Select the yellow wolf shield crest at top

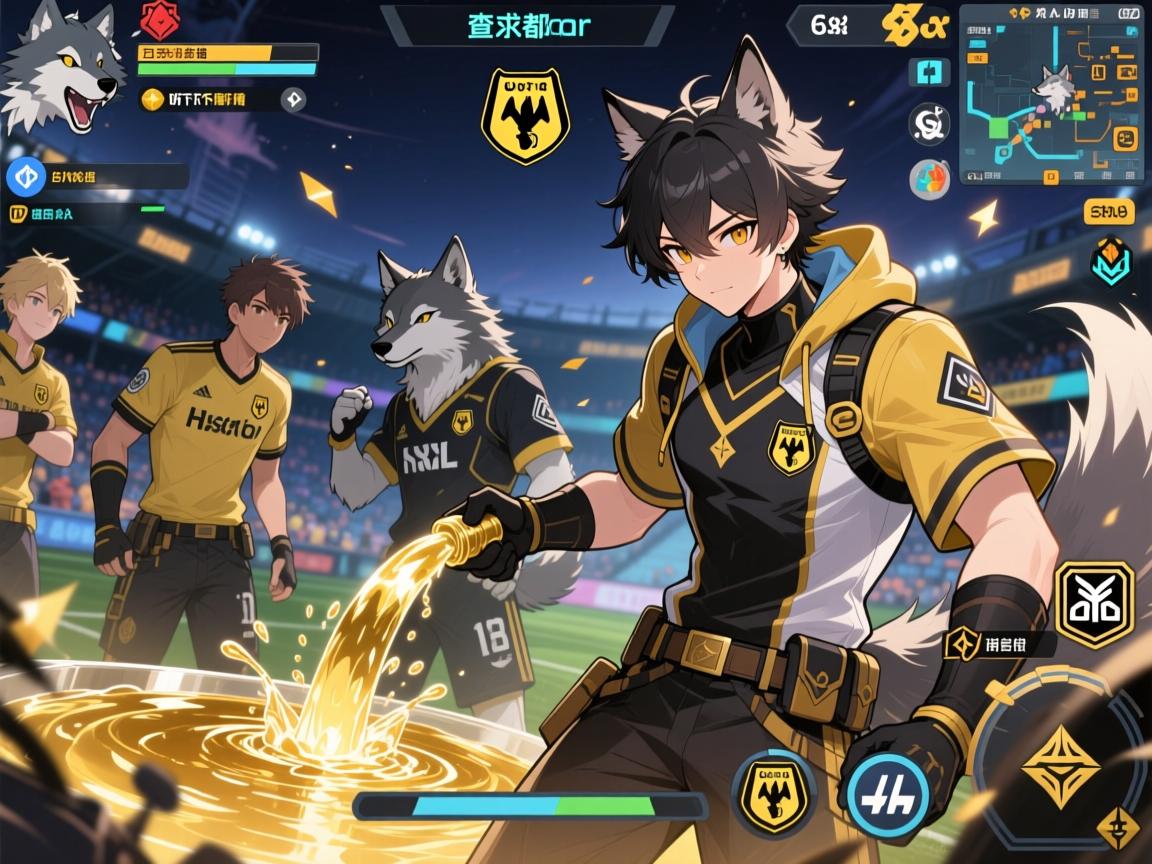[525, 115]
